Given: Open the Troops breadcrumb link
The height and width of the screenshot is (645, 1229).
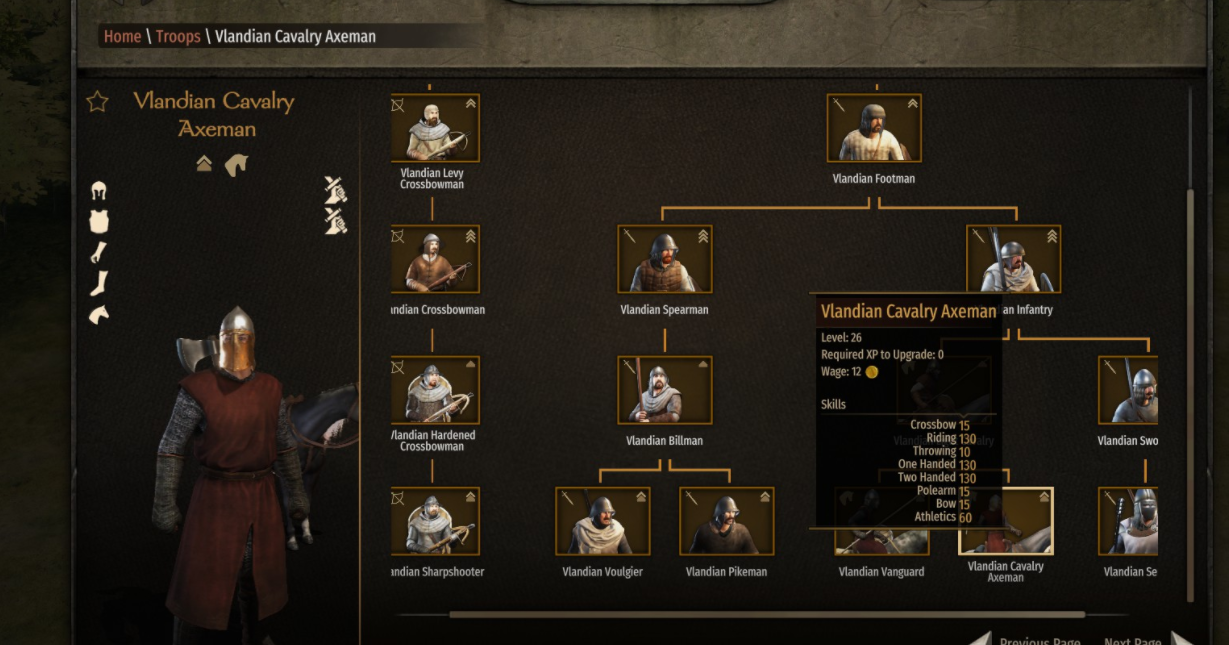Looking at the screenshot, I should [x=178, y=37].
